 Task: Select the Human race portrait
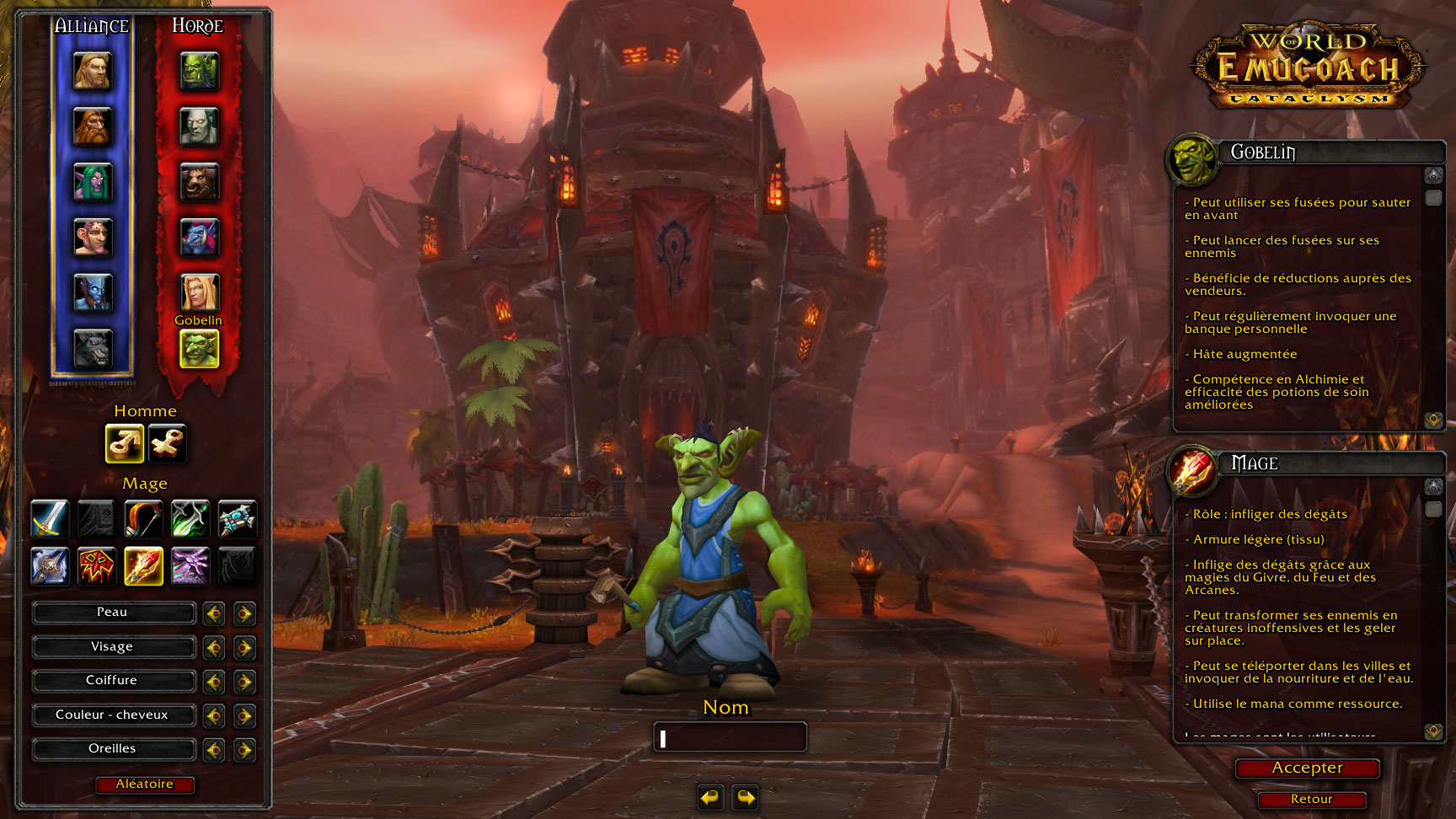click(x=93, y=72)
